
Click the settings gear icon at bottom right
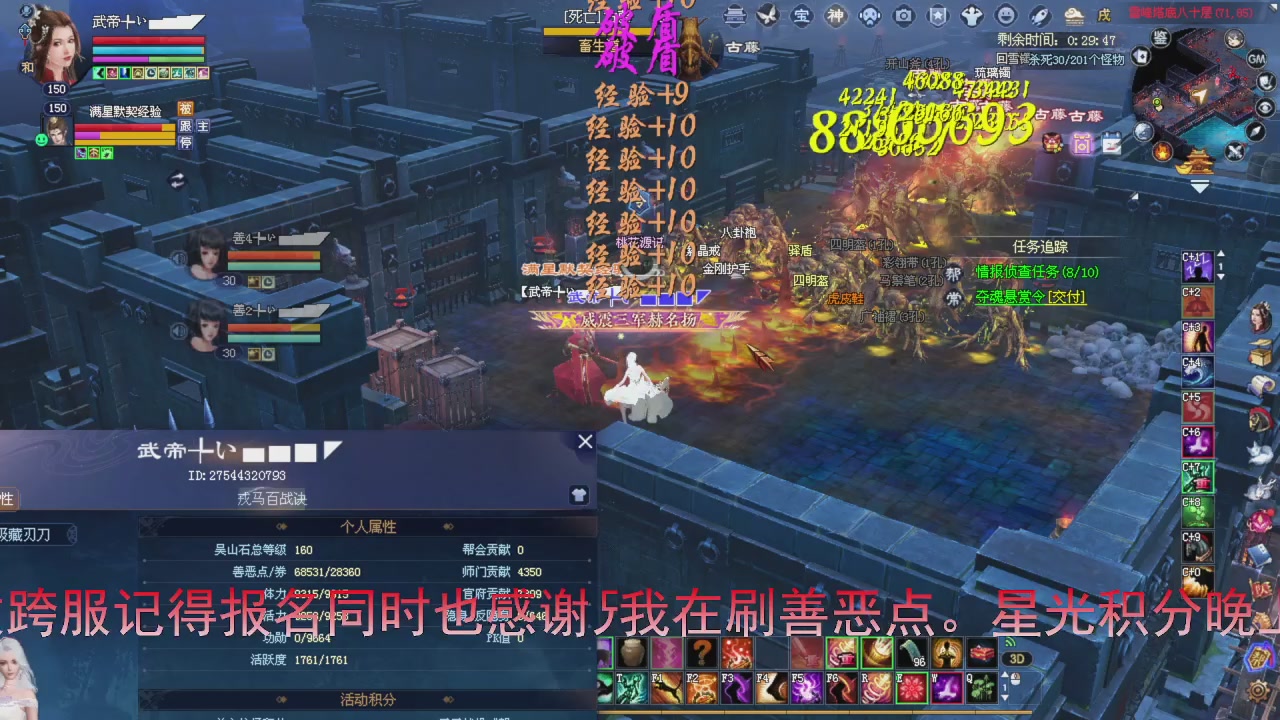click(1258, 691)
